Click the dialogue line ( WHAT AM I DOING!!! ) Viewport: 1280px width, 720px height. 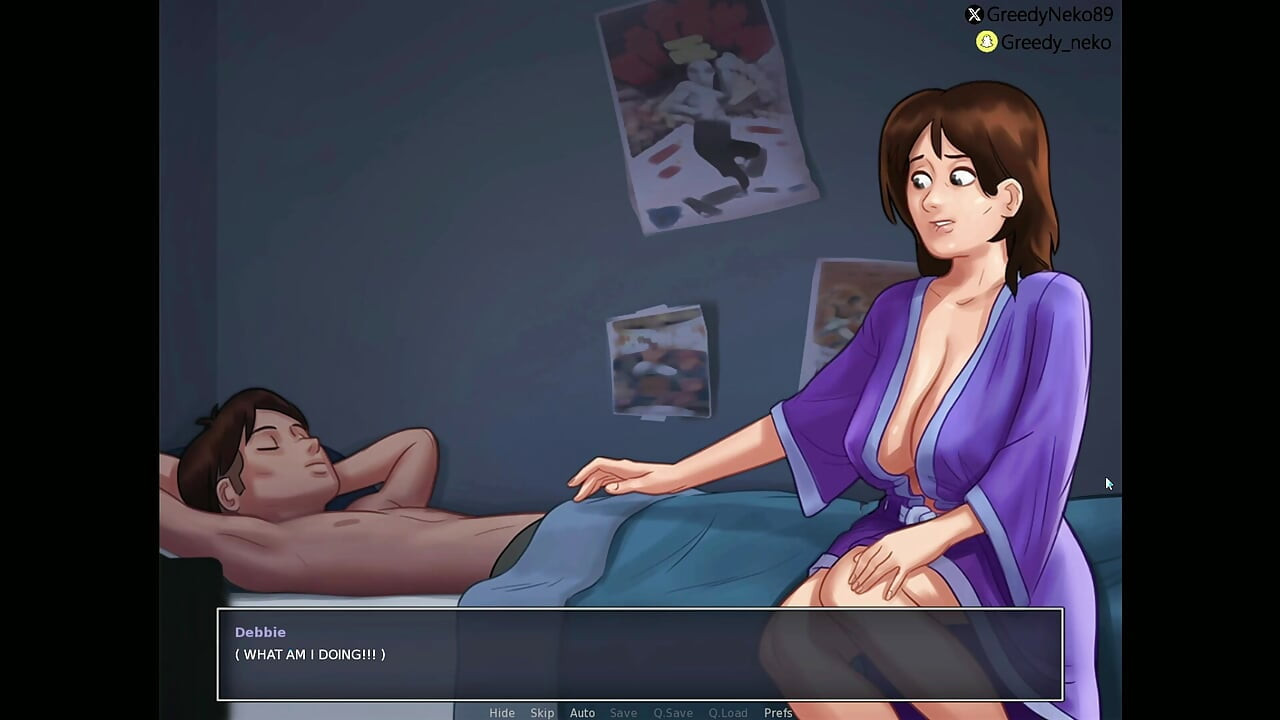point(310,655)
